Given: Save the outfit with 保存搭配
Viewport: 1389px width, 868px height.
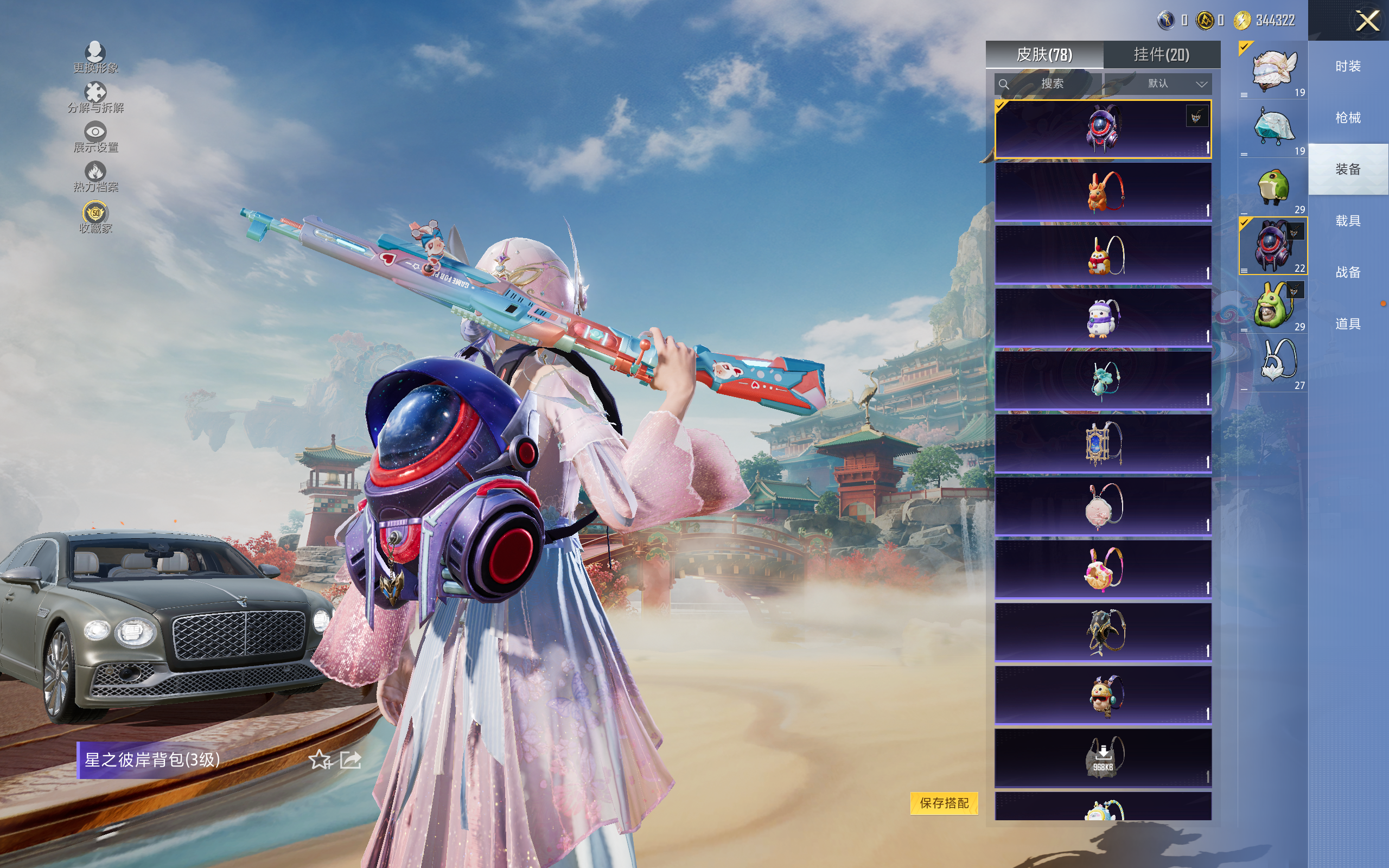Looking at the screenshot, I should (944, 802).
